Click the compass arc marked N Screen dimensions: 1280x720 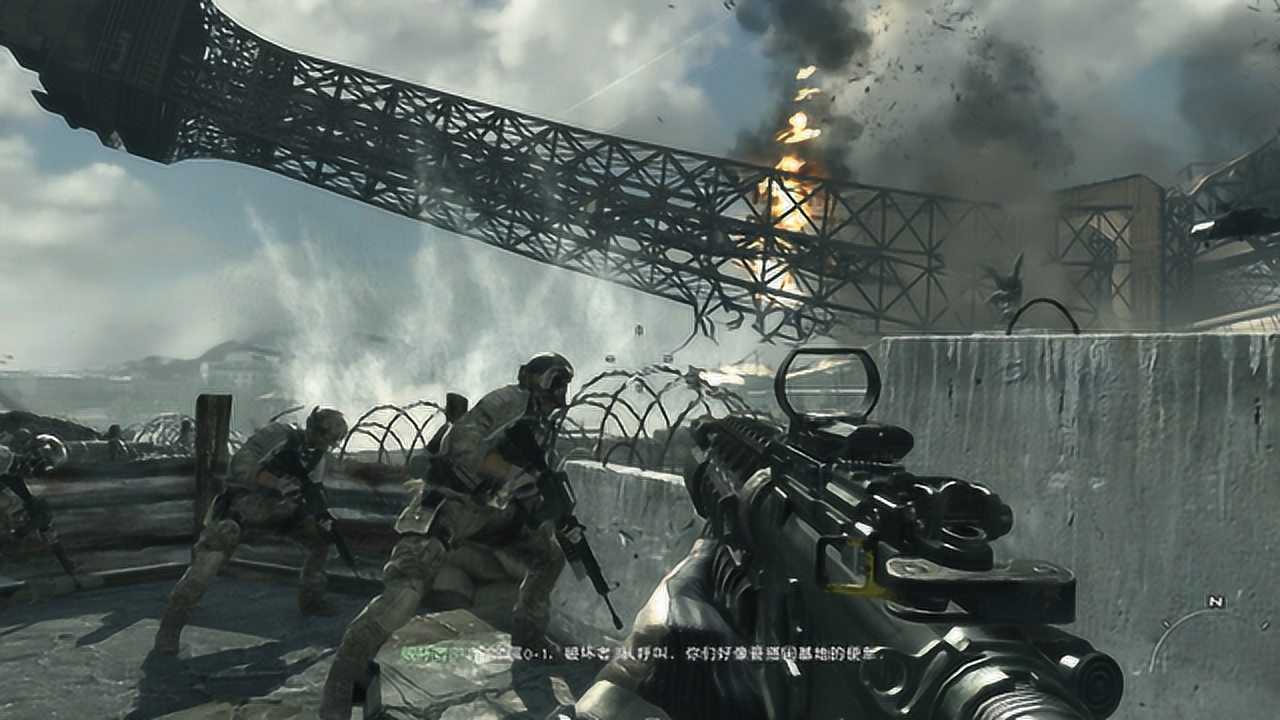[1213, 603]
